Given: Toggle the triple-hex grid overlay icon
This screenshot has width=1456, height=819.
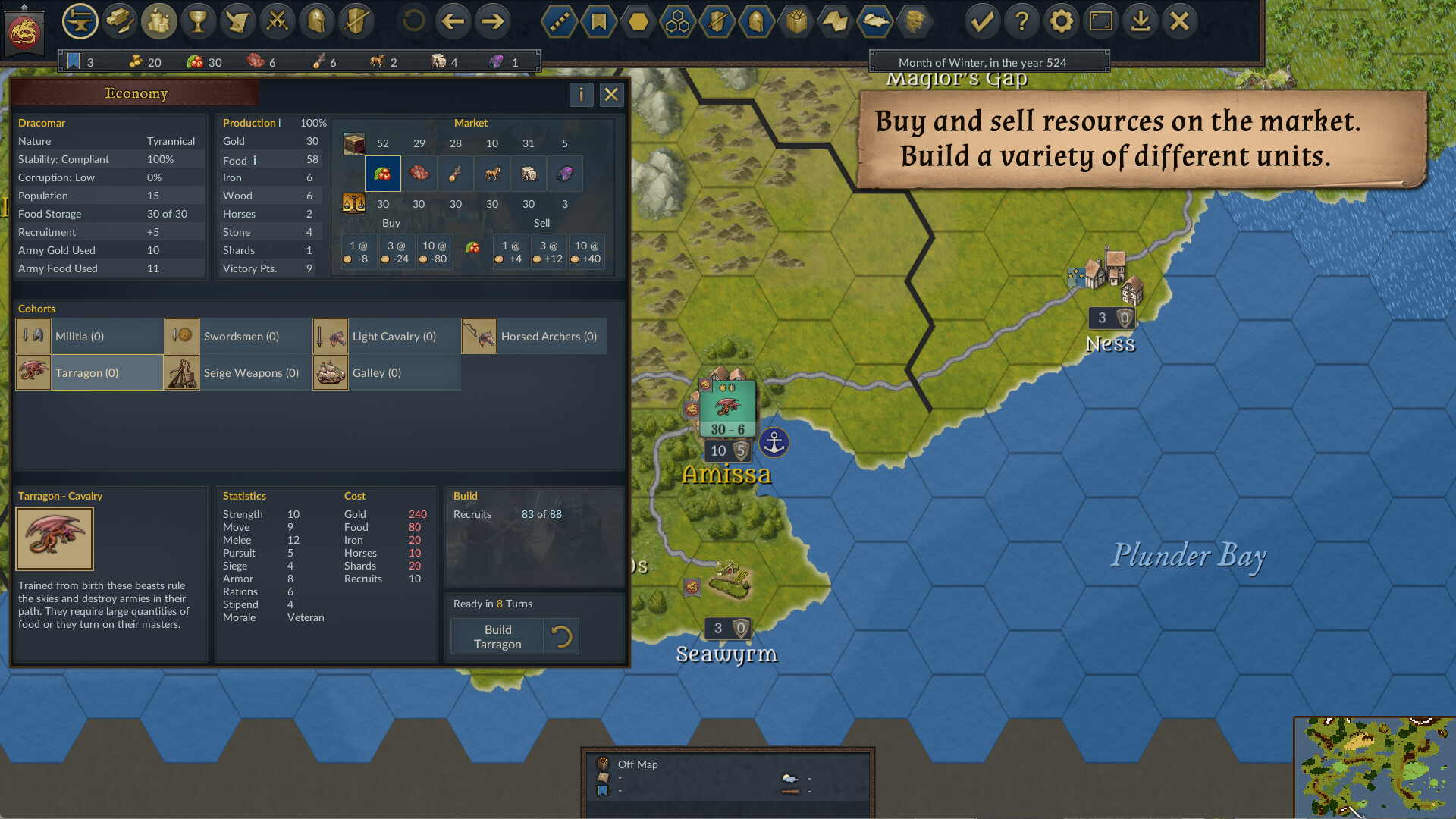Looking at the screenshot, I should (677, 21).
